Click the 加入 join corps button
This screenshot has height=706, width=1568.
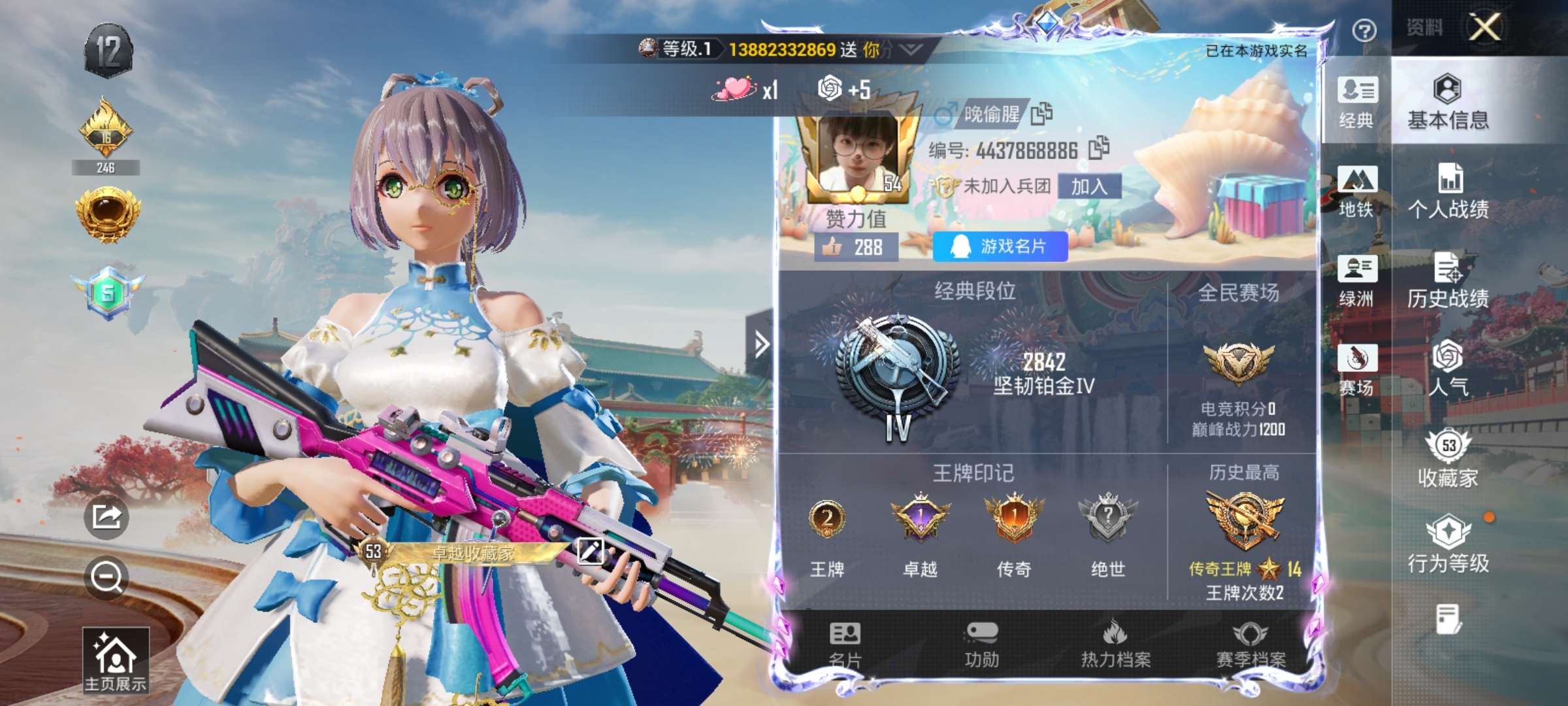[x=1089, y=187]
